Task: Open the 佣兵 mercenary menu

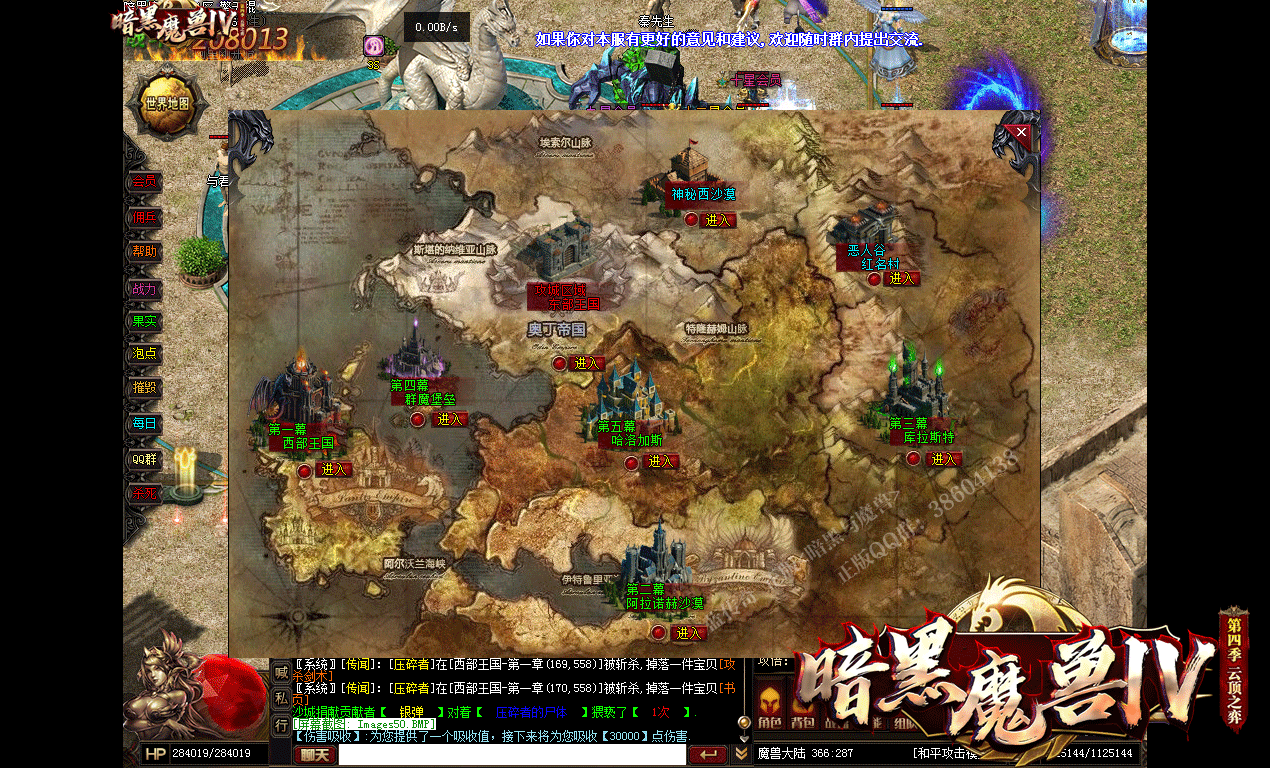Action: pos(144,218)
